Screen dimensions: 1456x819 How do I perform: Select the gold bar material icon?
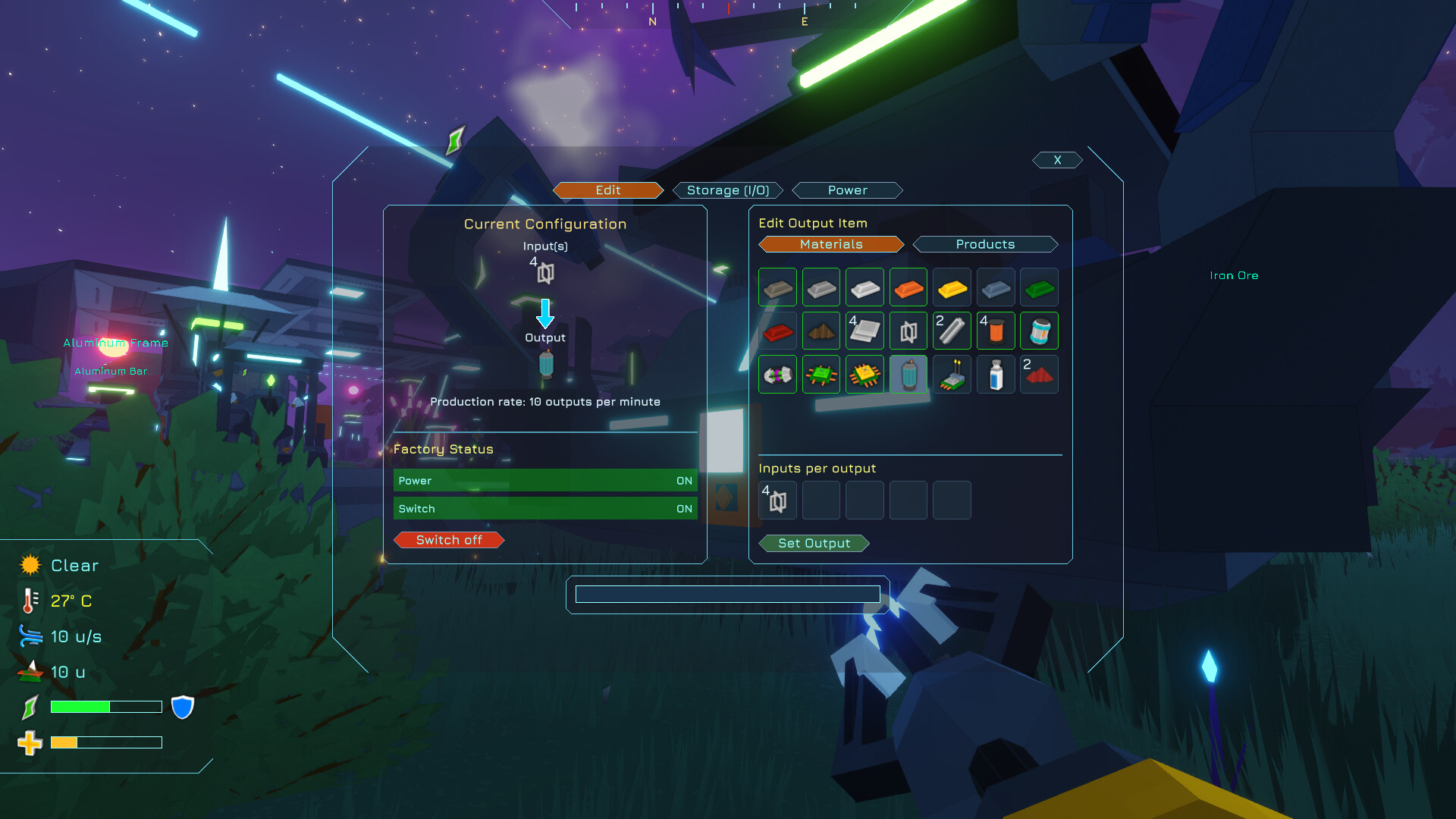click(x=952, y=287)
